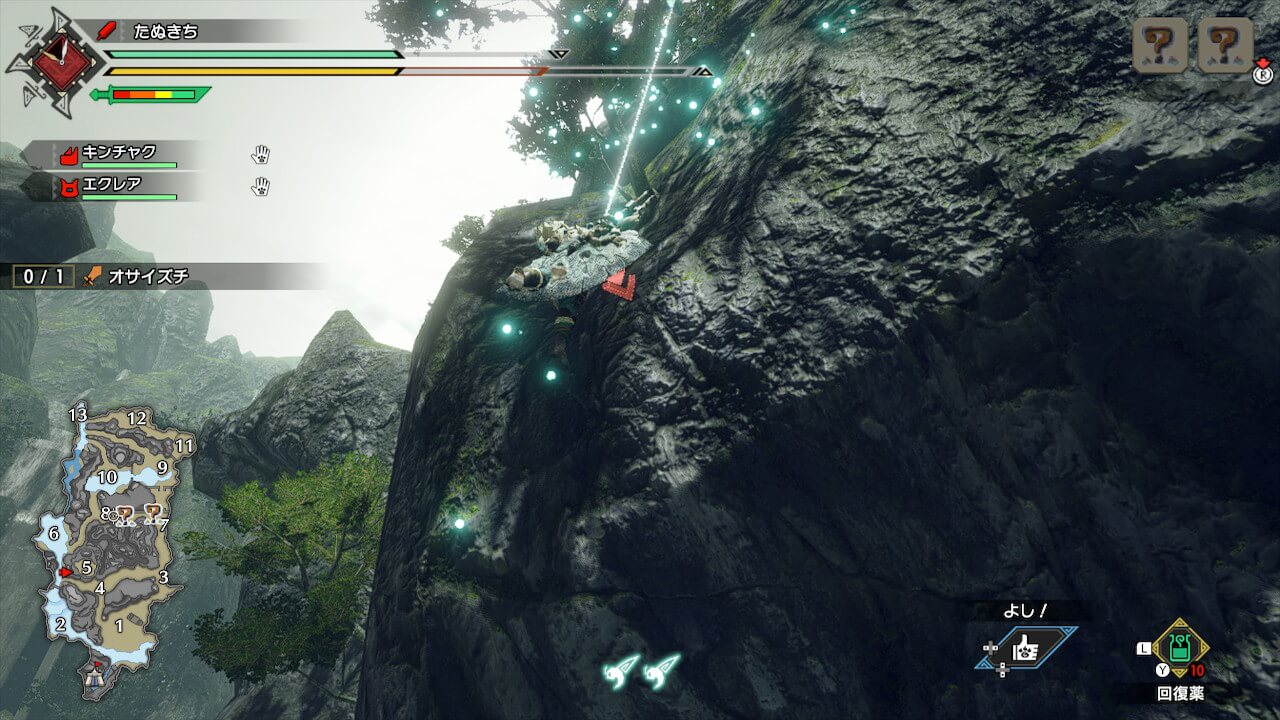The width and height of the screenshot is (1280, 720).
Task: Click the first unknown monster icon
Action: point(1160,44)
